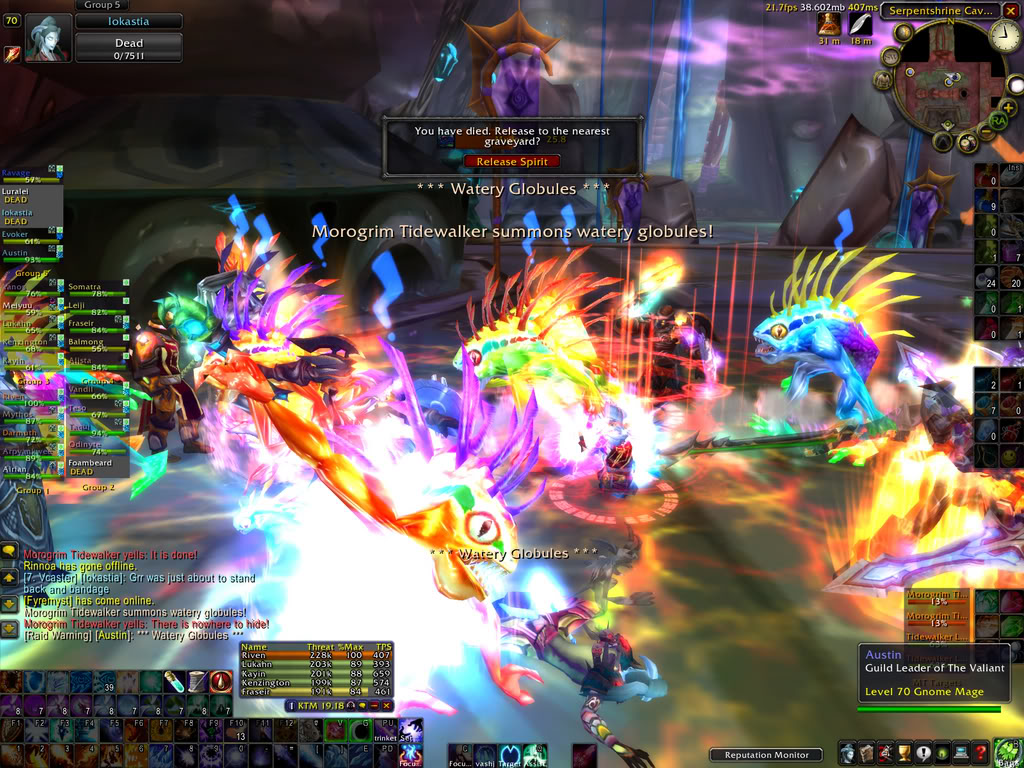Close the KTM threat meter window
This screenshot has height=768, width=1024.
386,706
